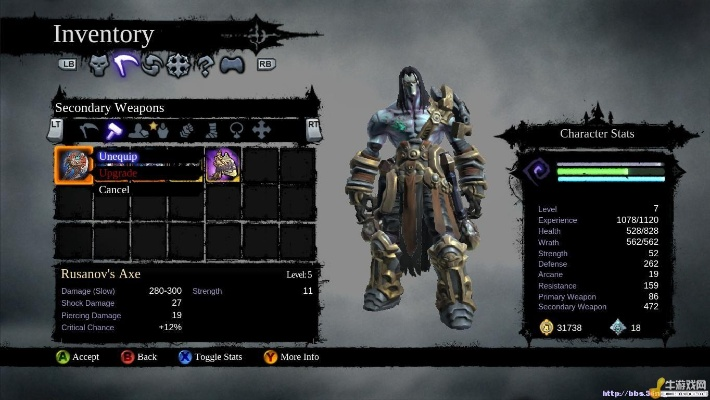Image resolution: width=710 pixels, height=400 pixels.
Task: Open the gauntlets category
Action: (186, 130)
